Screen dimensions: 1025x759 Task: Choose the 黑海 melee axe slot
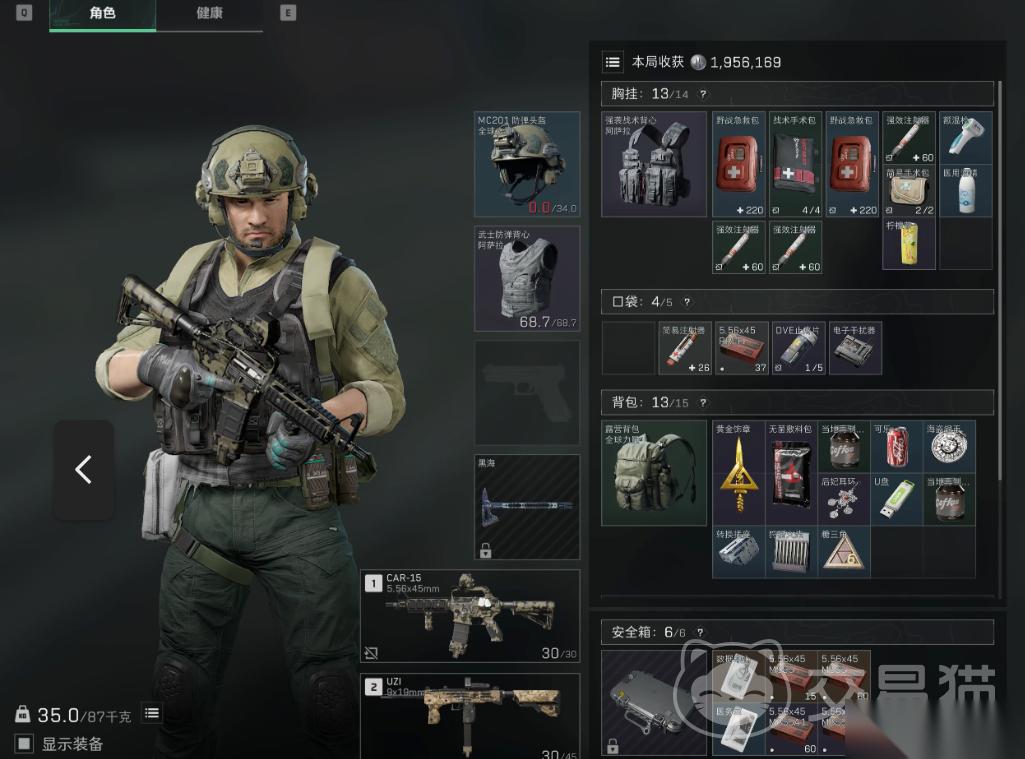pos(527,506)
